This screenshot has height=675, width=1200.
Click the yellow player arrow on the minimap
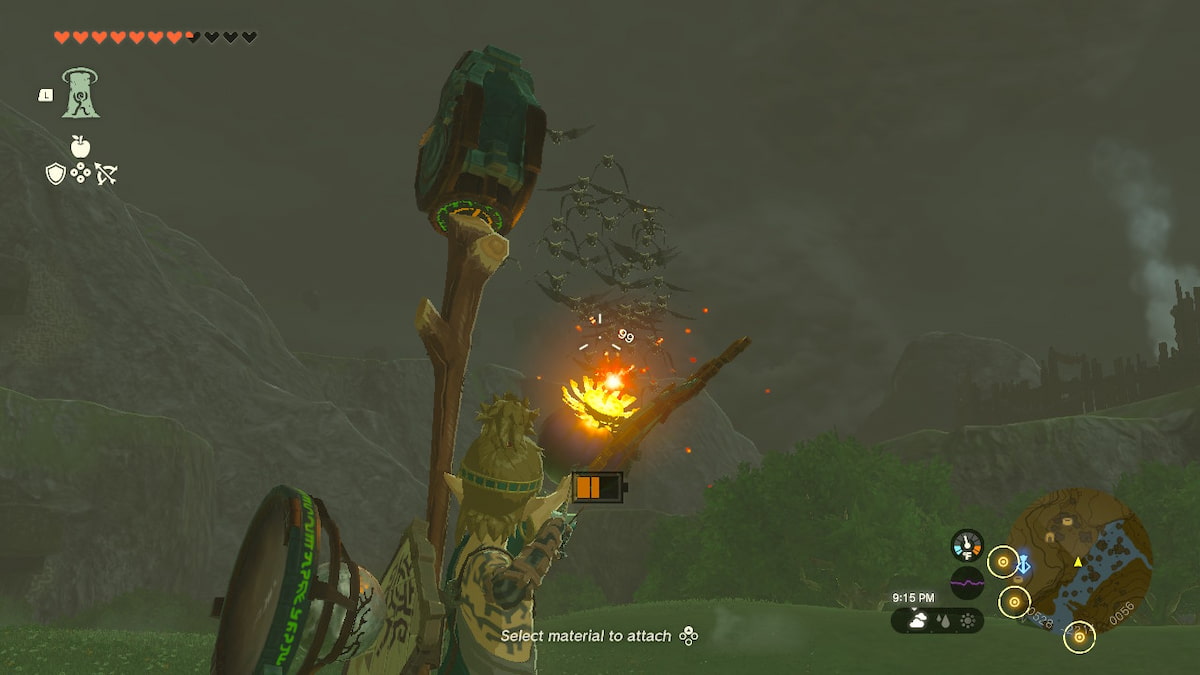pos(1078,562)
